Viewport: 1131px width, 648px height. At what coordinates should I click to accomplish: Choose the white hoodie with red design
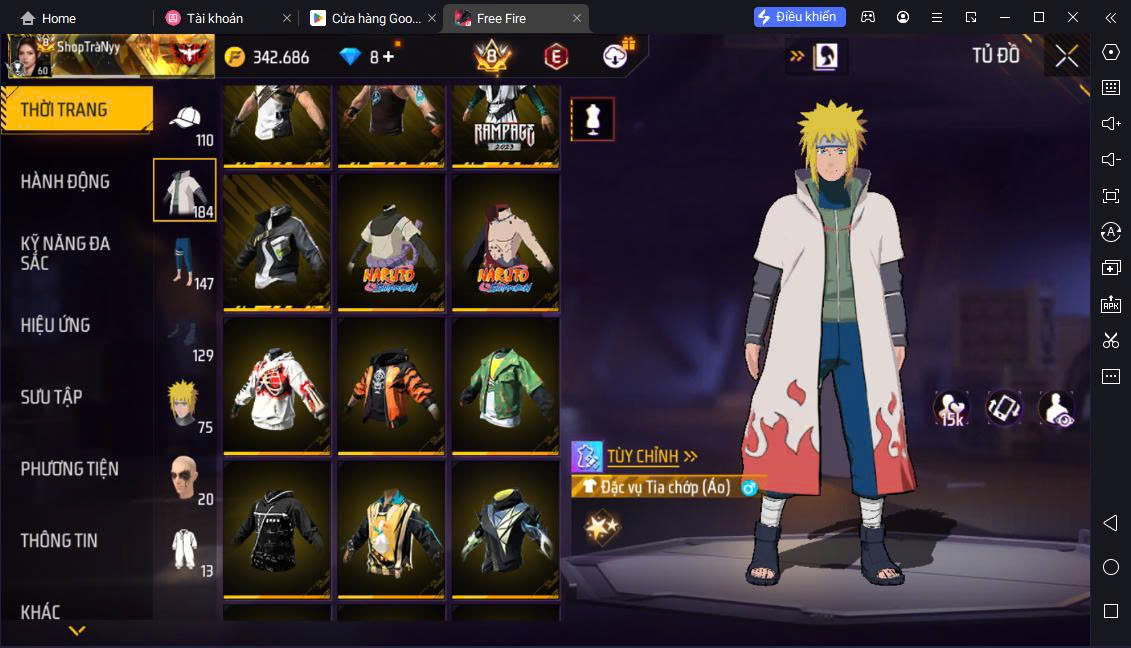[x=277, y=386]
